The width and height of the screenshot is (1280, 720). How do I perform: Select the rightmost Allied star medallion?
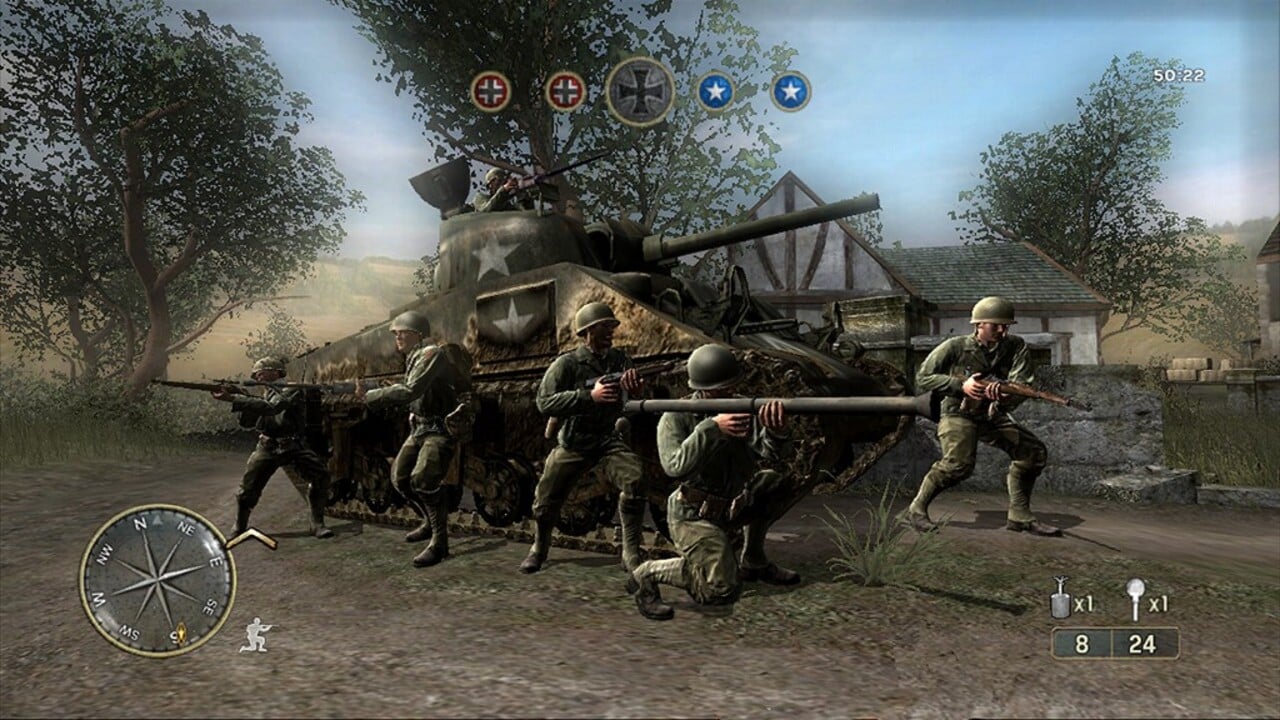(x=790, y=89)
